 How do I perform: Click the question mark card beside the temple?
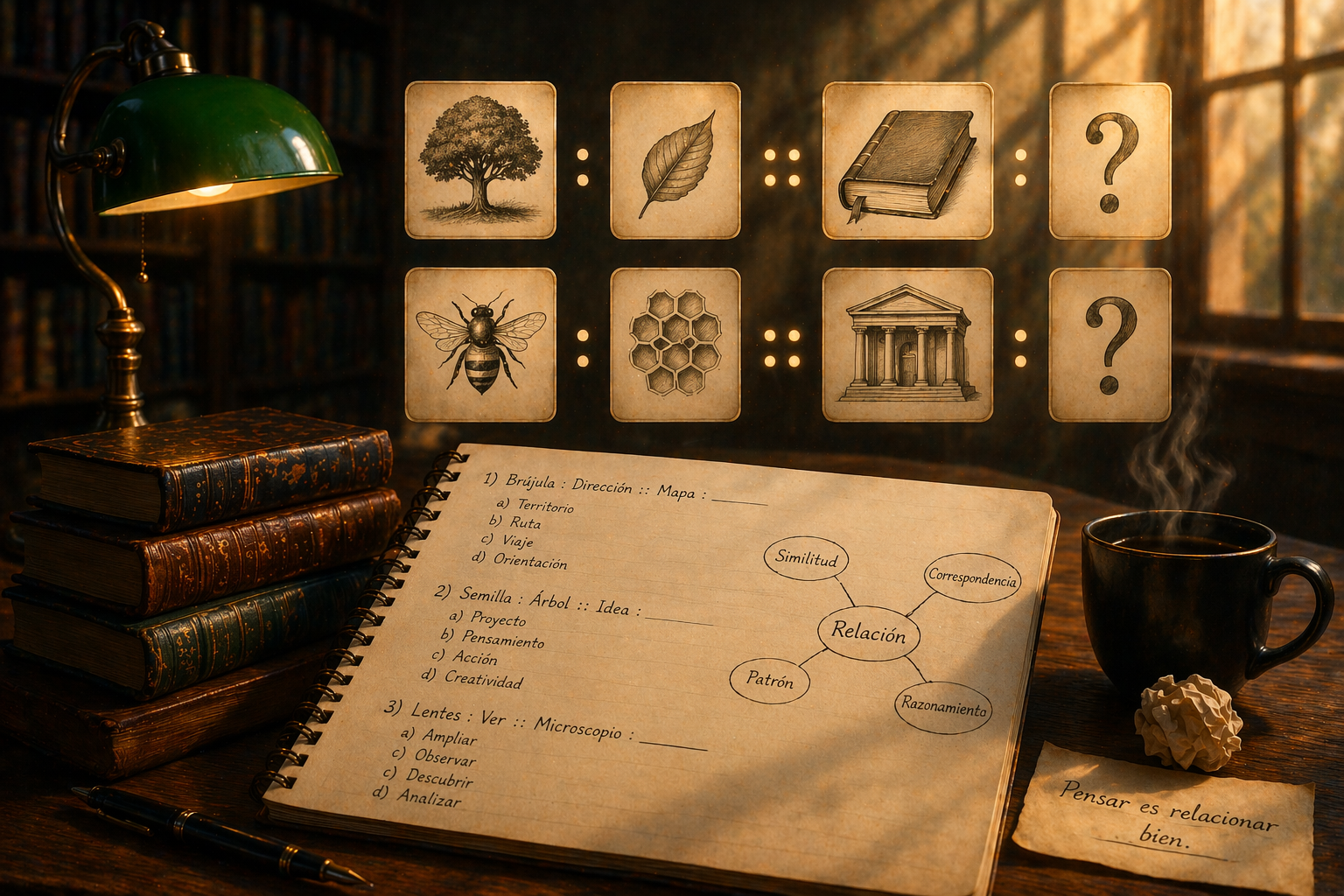pos(1109,344)
